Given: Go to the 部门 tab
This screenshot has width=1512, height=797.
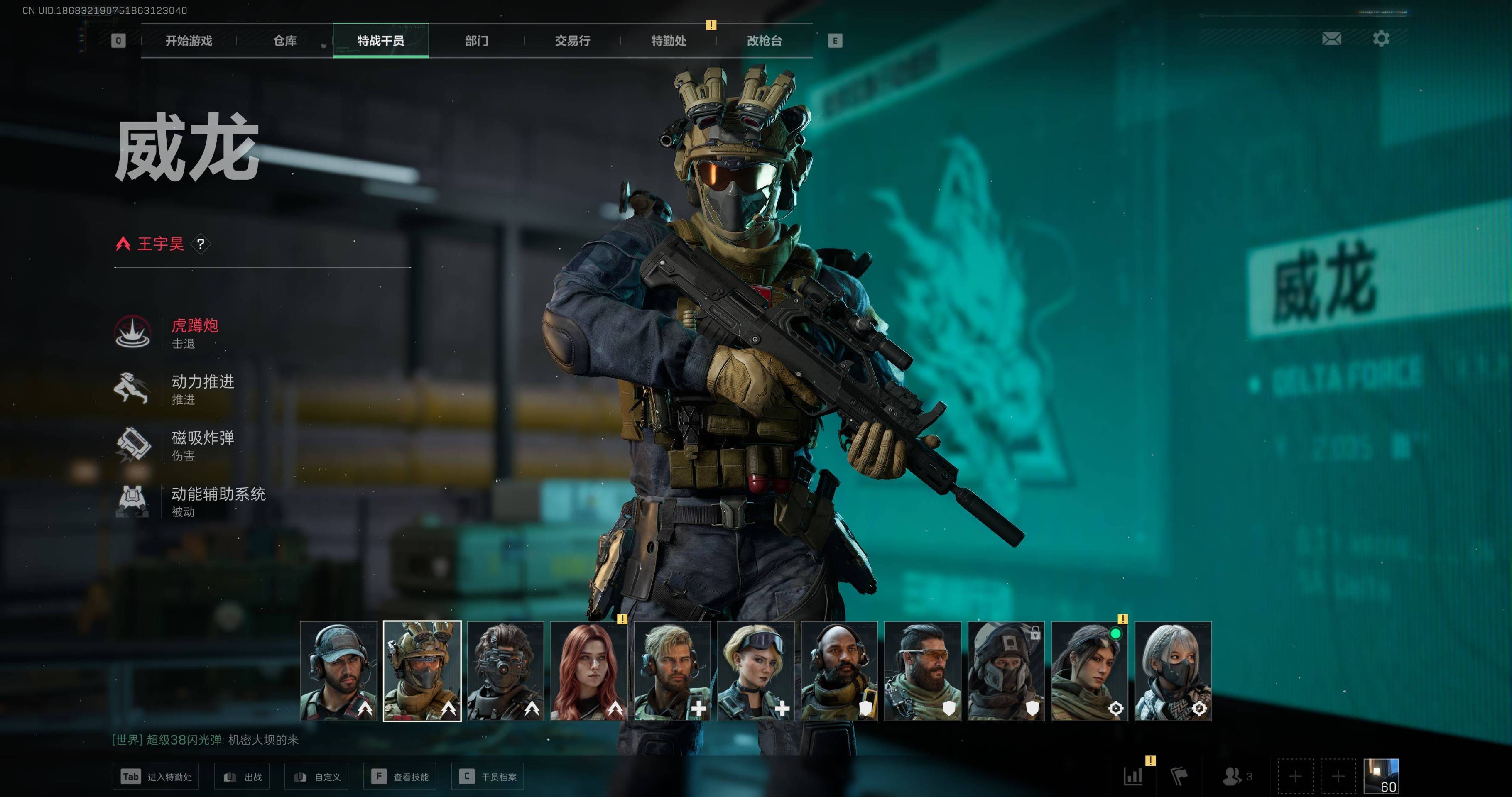Looking at the screenshot, I should [477, 41].
